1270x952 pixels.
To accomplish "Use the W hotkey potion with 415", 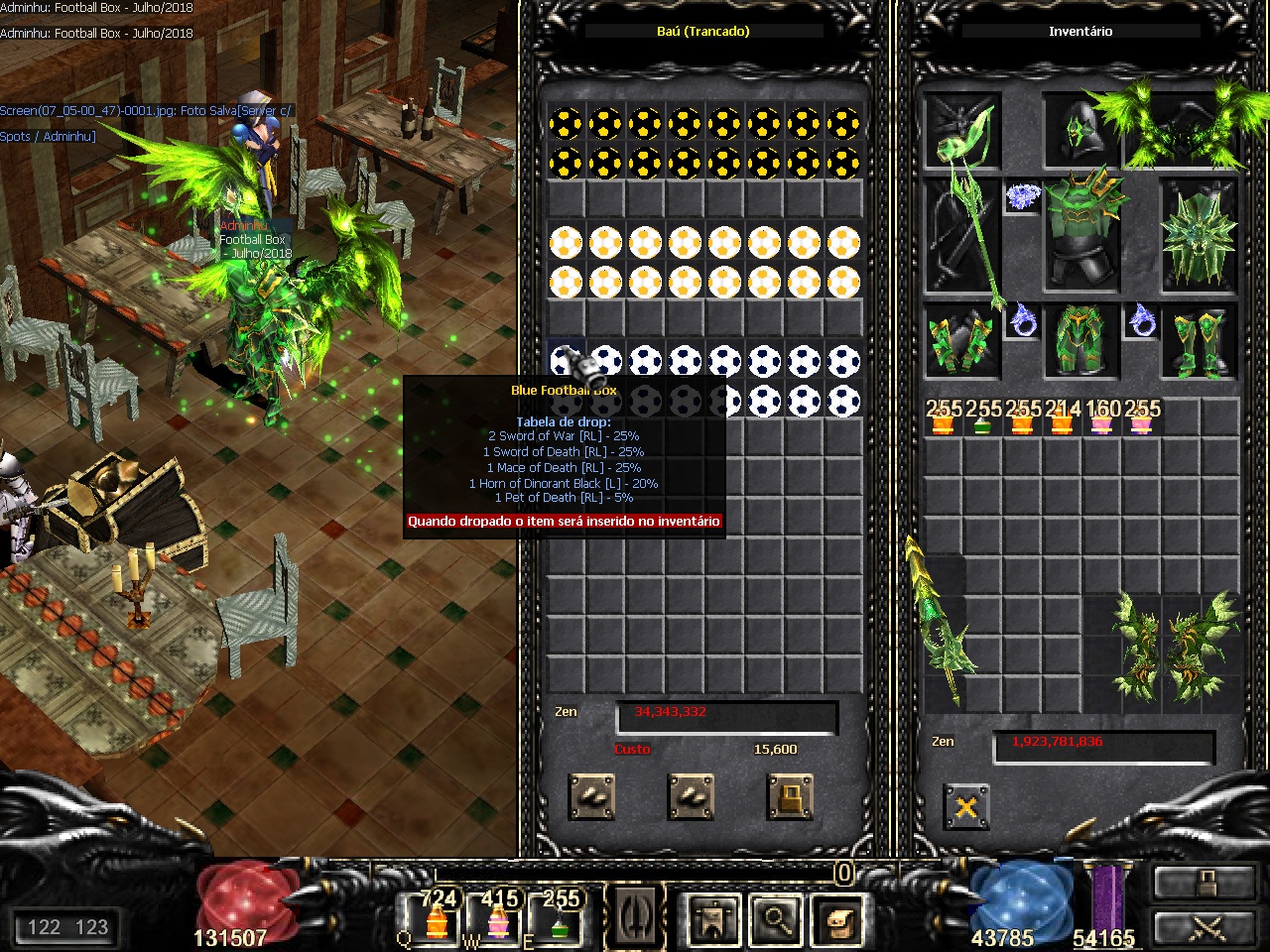I will click(498, 918).
